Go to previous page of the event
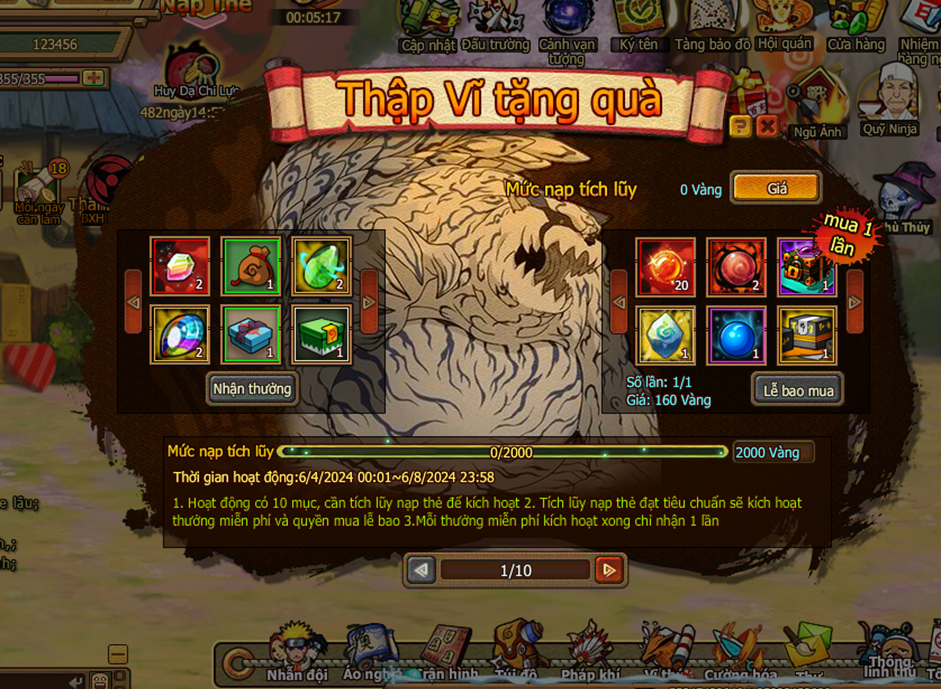941x689 pixels. coord(422,570)
